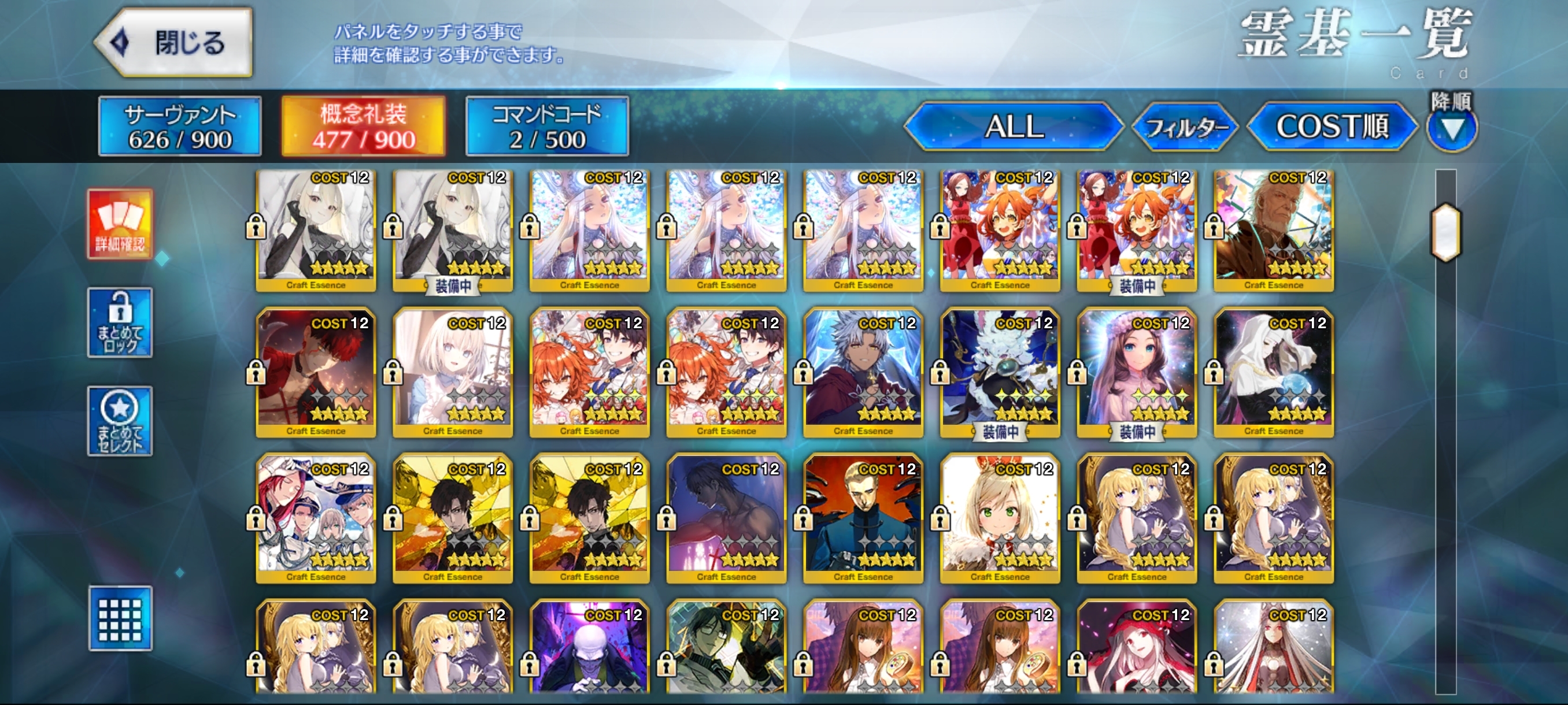Image resolution: width=1568 pixels, height=705 pixels.
Task: Choose the まとめてロック bulk lock button
Action: [x=120, y=322]
